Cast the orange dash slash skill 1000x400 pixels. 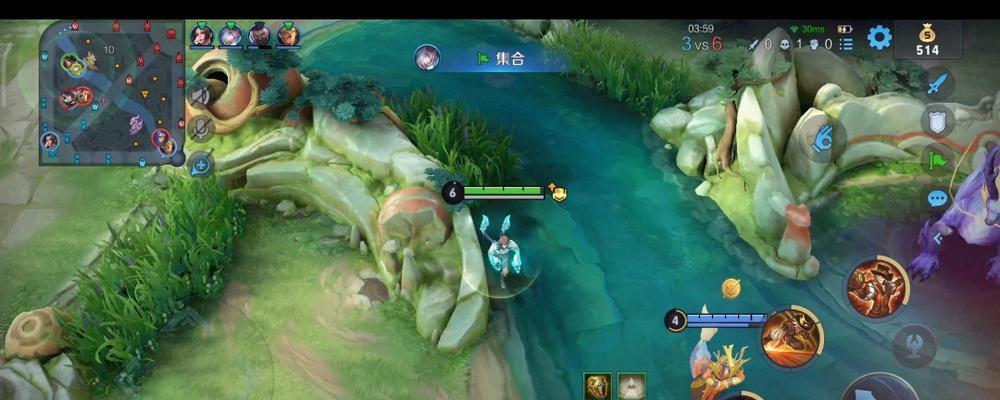tap(790, 337)
